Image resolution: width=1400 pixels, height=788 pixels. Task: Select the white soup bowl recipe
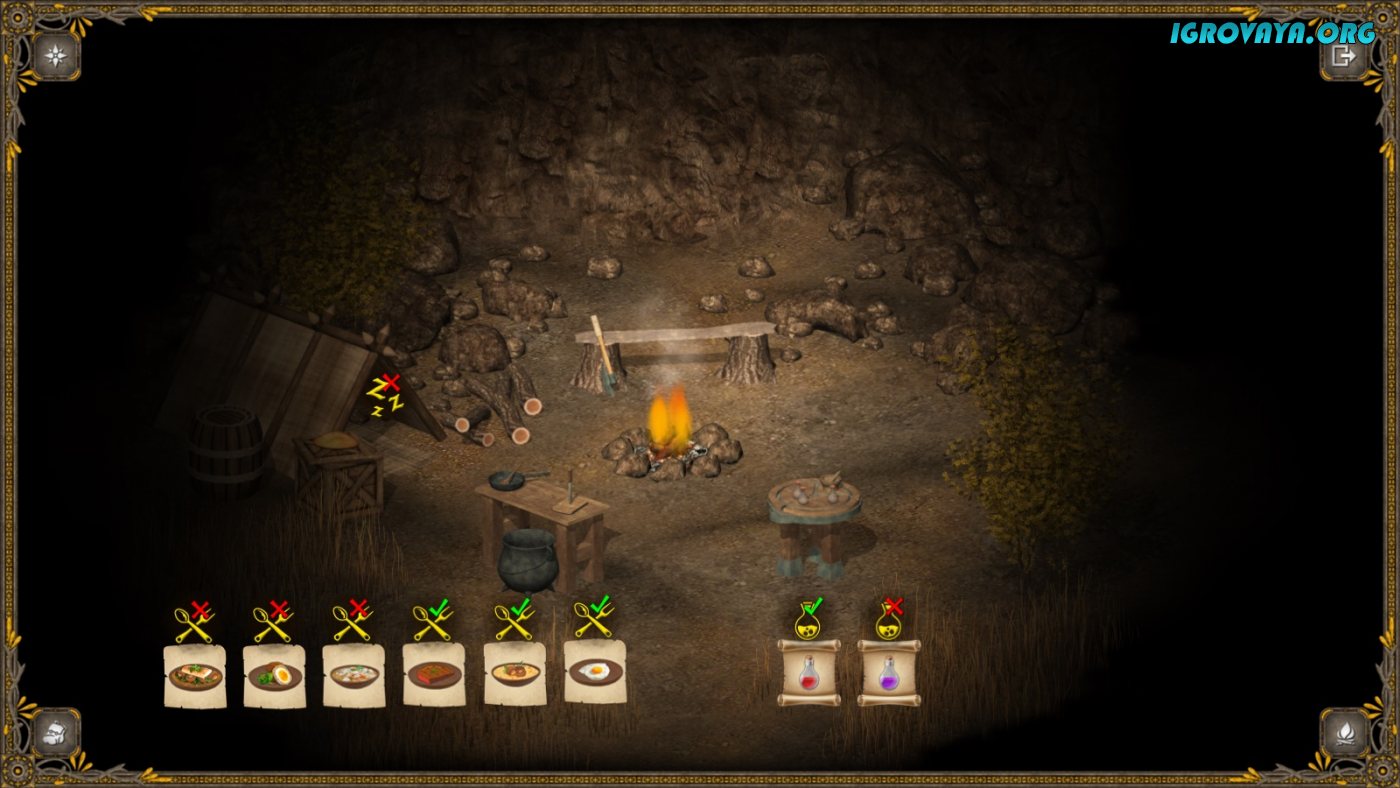354,675
